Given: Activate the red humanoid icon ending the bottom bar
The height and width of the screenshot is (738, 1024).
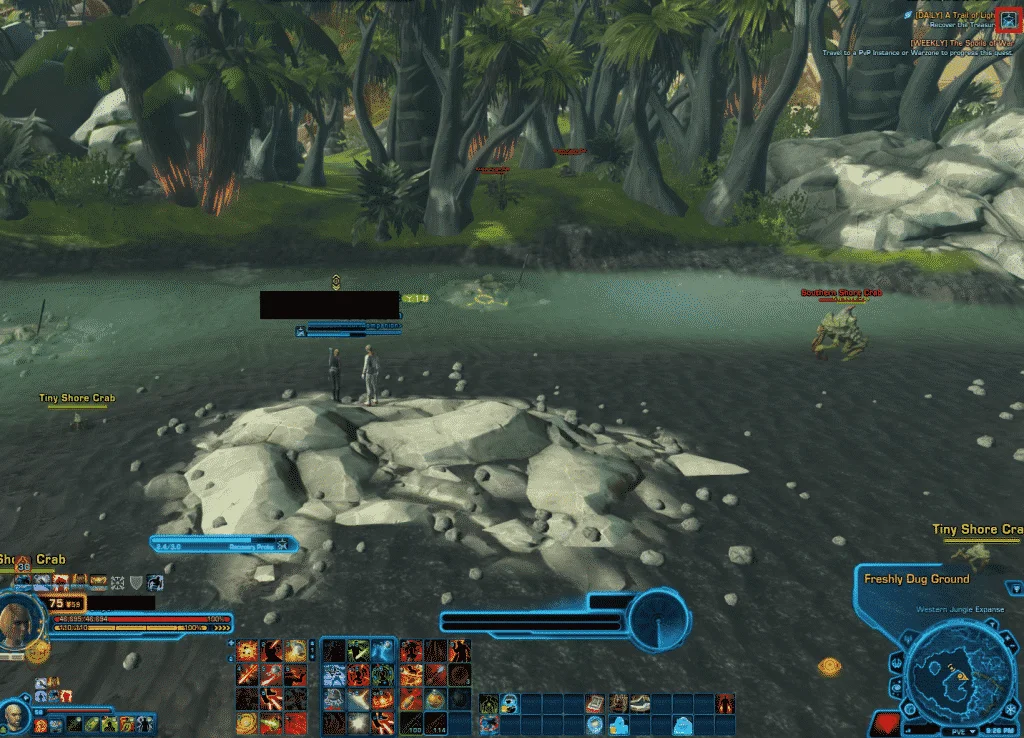Looking at the screenshot, I should [725, 704].
